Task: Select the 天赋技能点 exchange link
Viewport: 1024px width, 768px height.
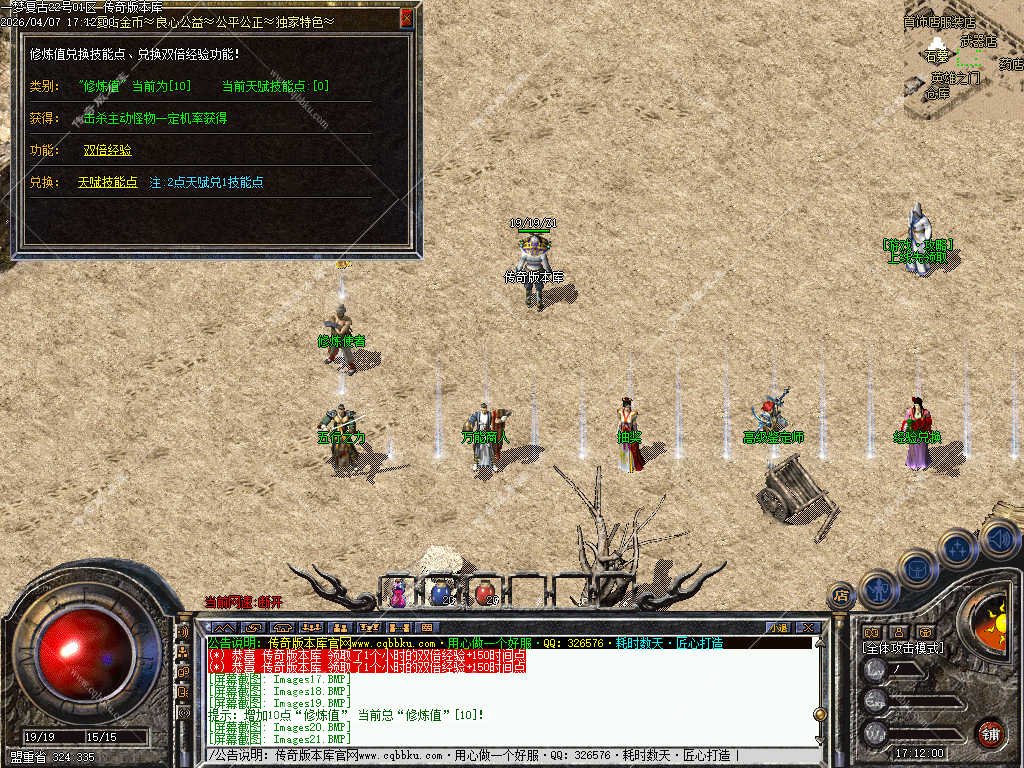Action: (x=107, y=183)
